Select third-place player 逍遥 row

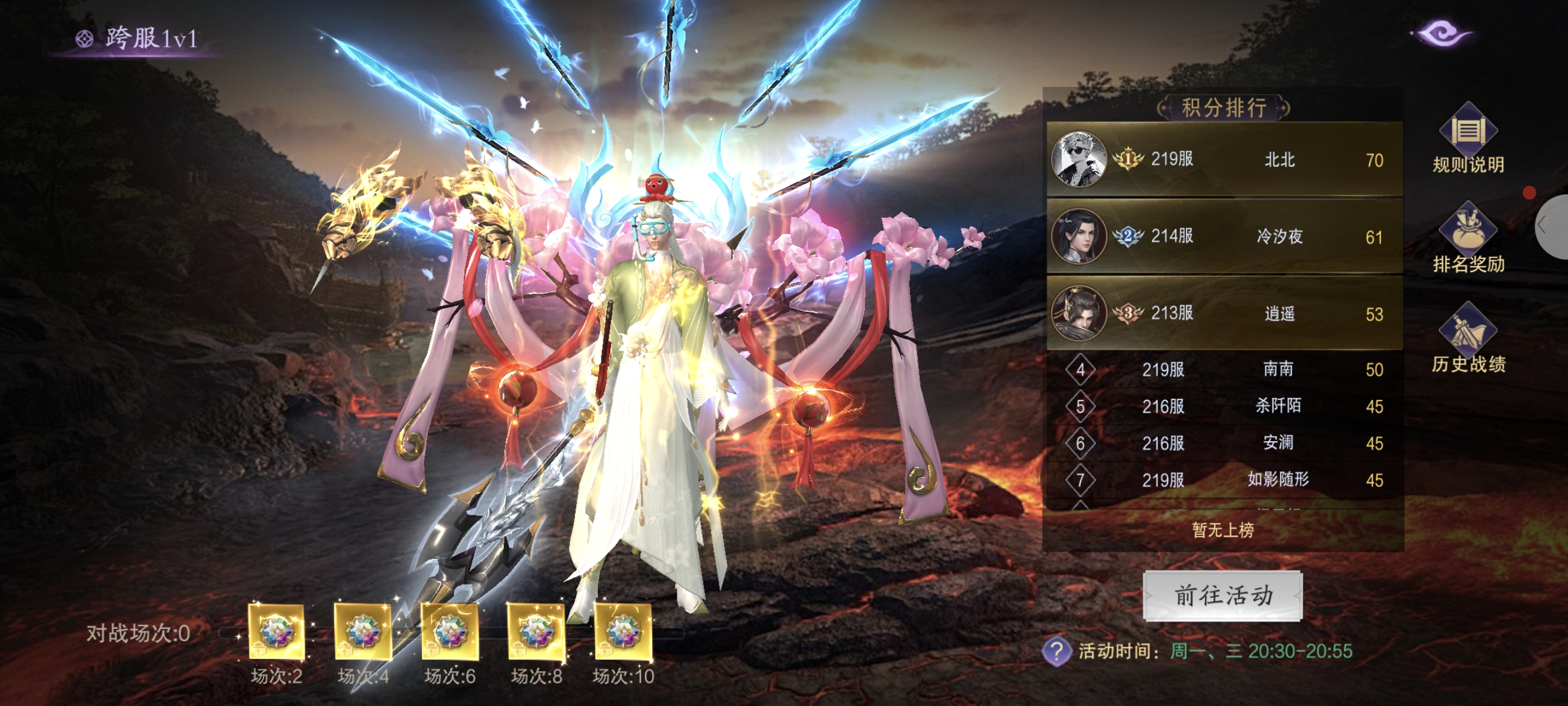[1224, 314]
